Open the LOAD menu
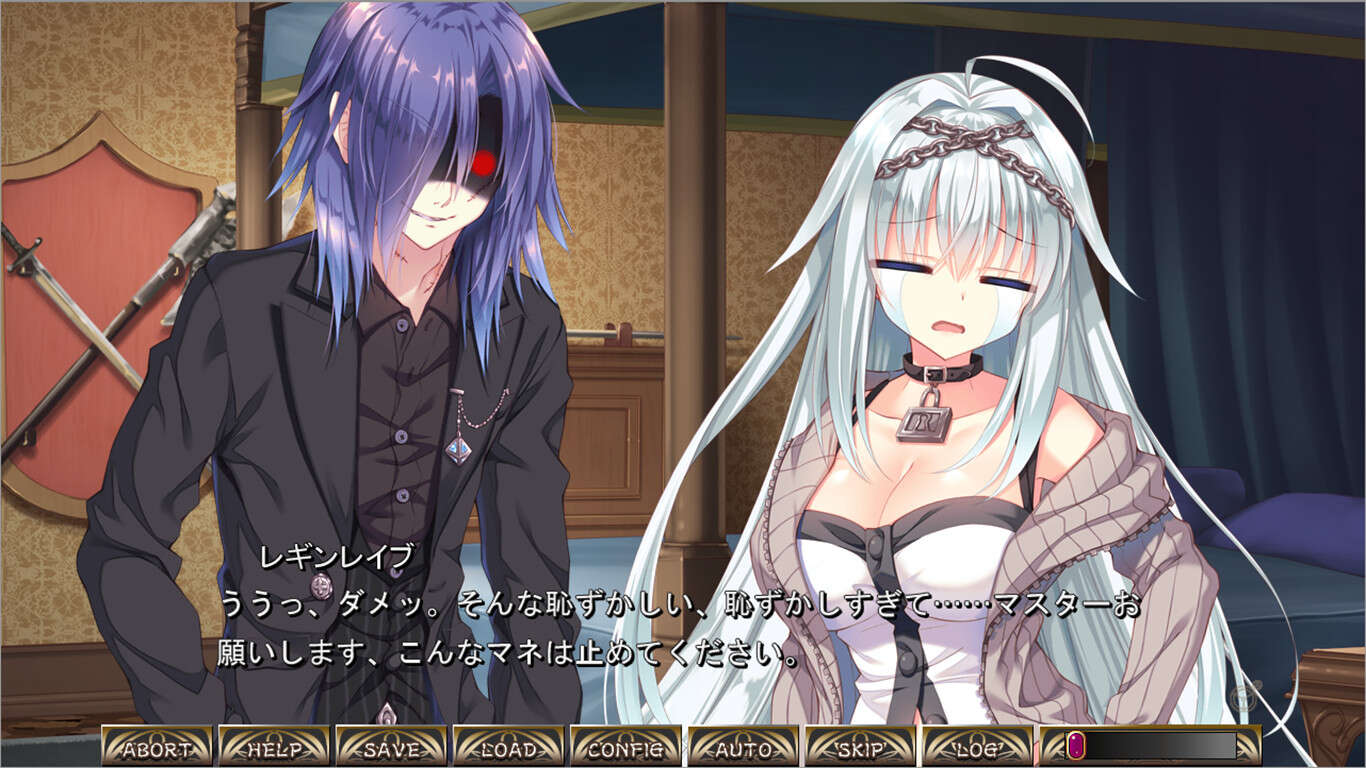 pos(508,747)
